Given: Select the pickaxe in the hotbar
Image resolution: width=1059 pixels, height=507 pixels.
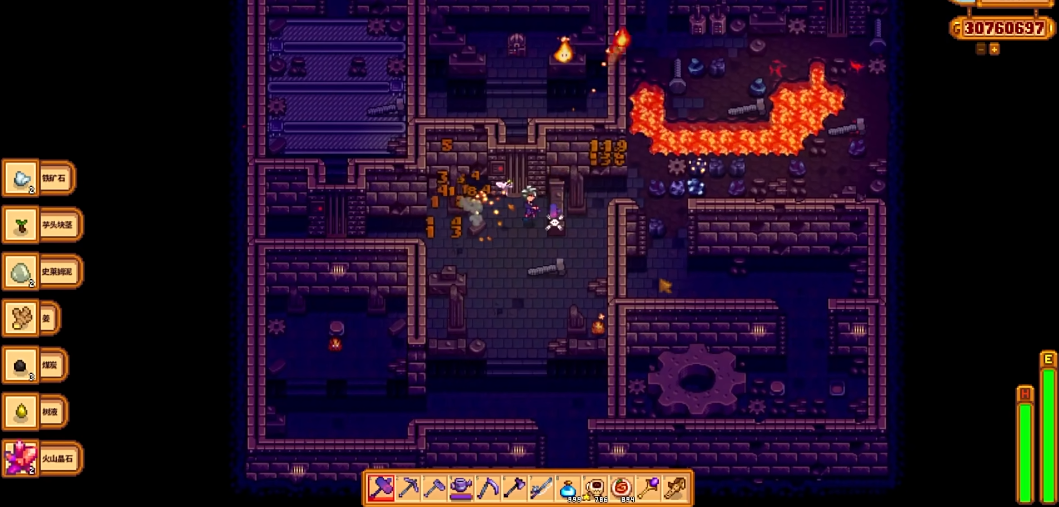Looking at the screenshot, I should 408,488.
